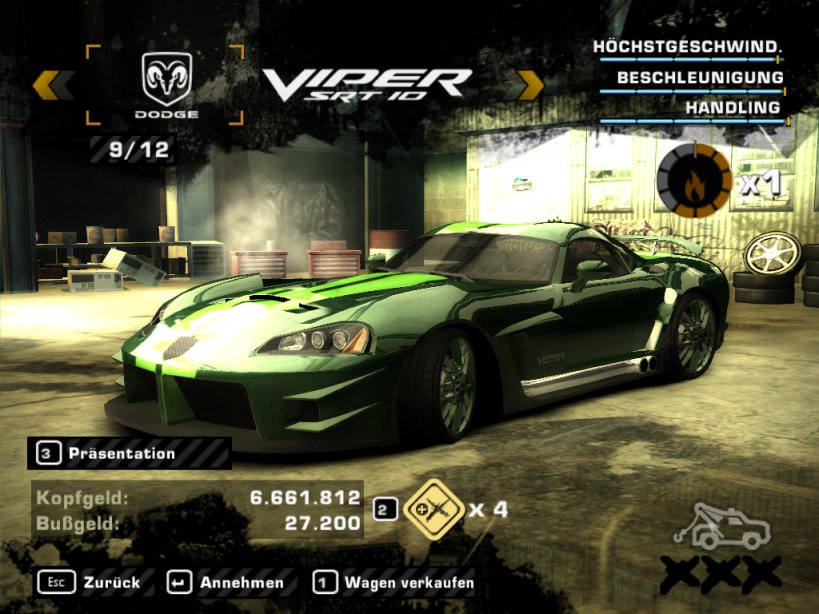Open the Präsentation option

121,454
